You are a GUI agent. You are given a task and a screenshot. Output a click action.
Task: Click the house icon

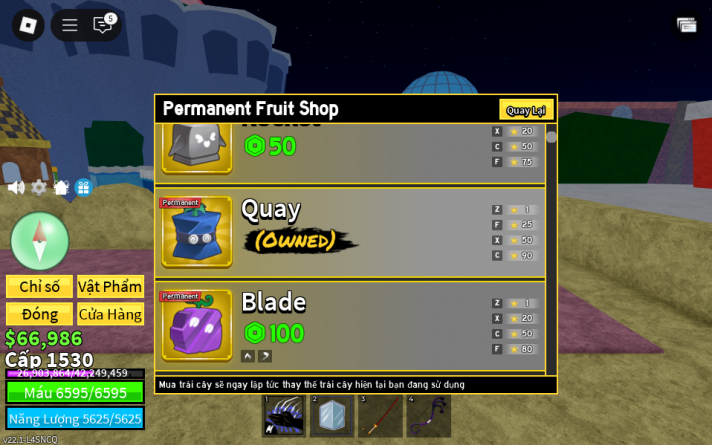pos(61,187)
